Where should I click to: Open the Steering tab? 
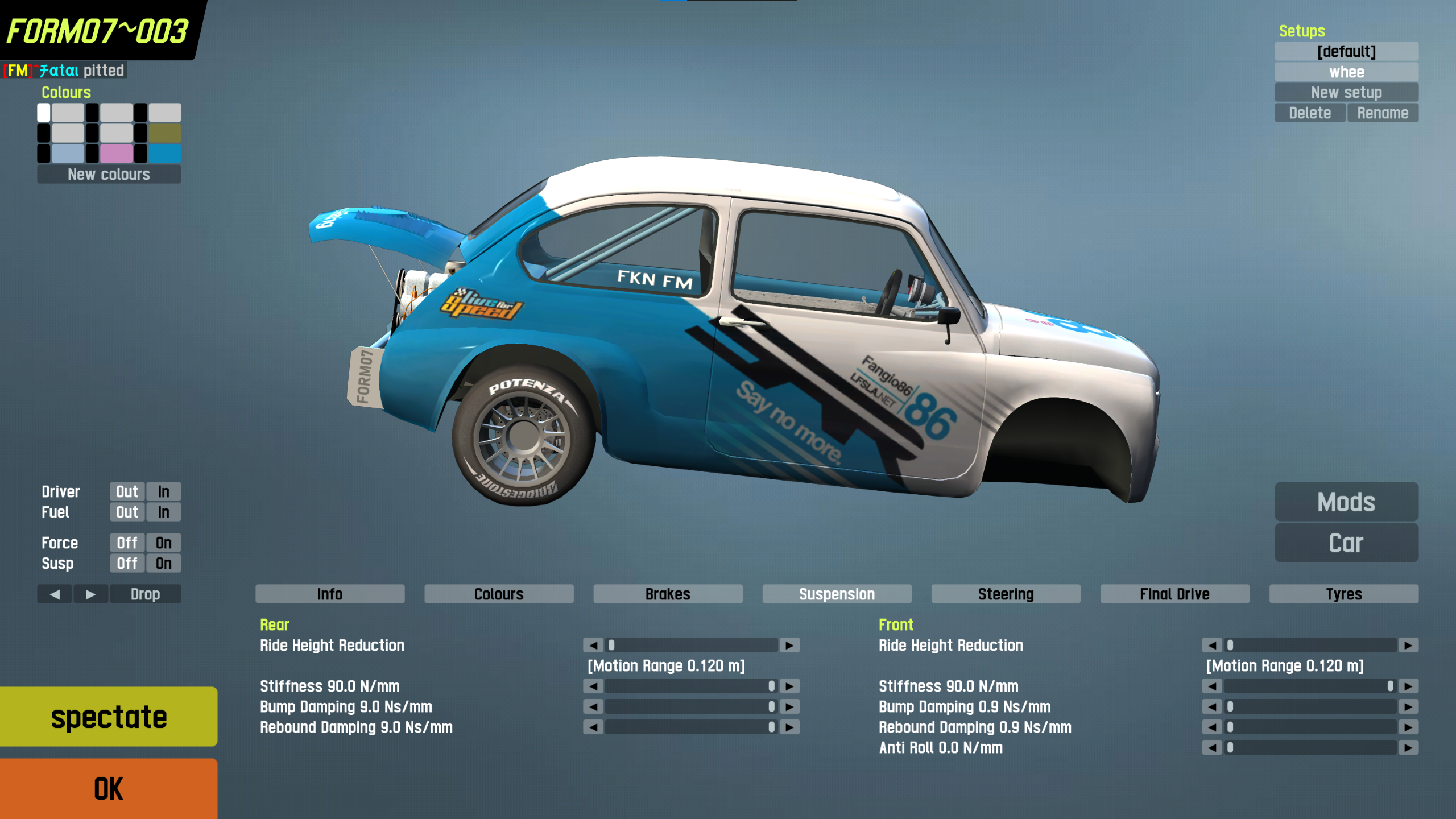(x=1006, y=594)
